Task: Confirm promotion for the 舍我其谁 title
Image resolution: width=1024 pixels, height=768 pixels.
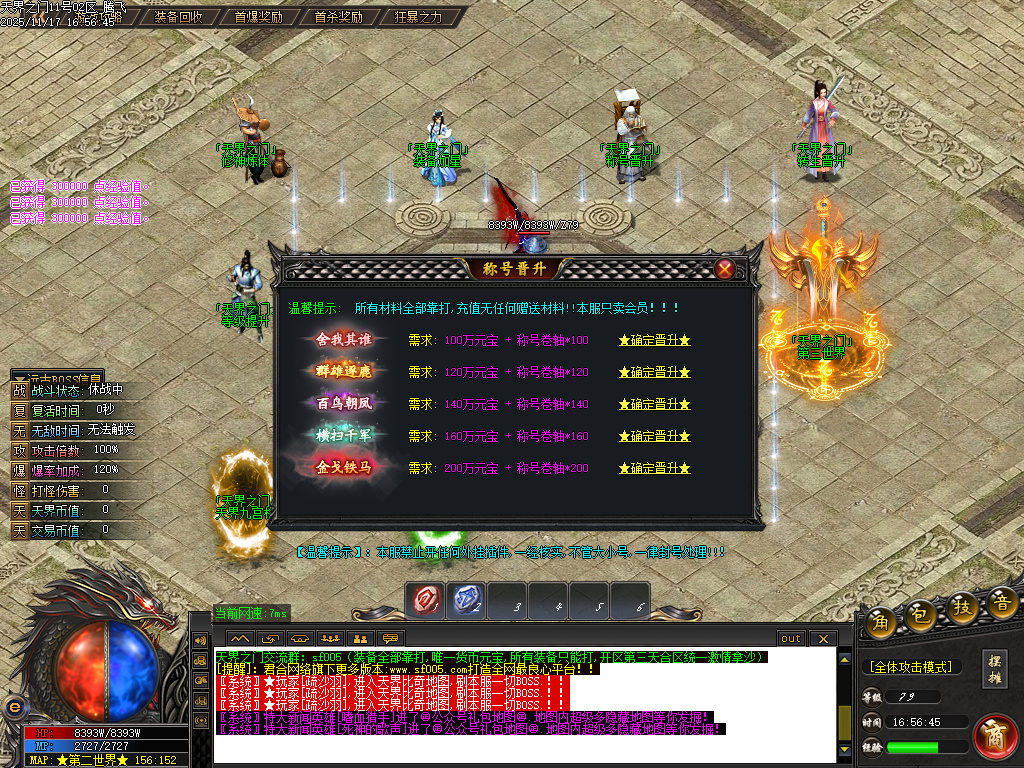Action: click(655, 340)
